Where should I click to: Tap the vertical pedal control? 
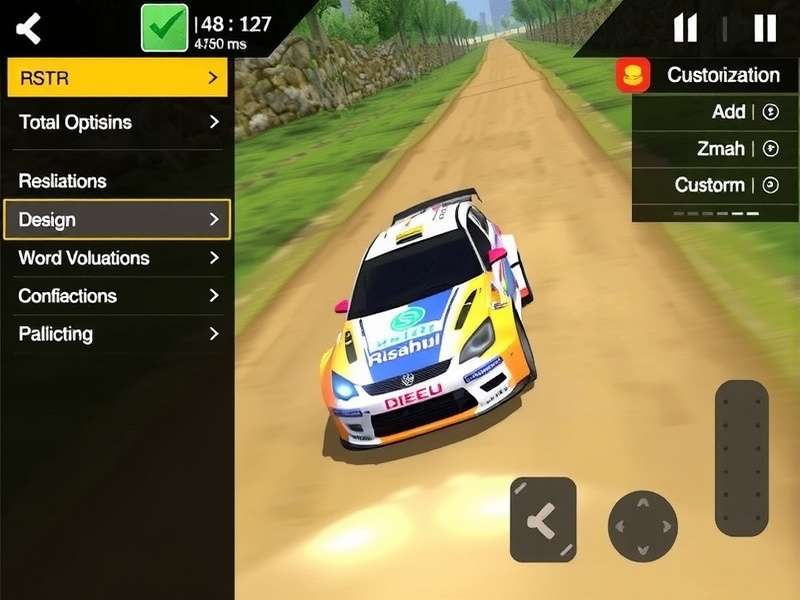point(741,457)
